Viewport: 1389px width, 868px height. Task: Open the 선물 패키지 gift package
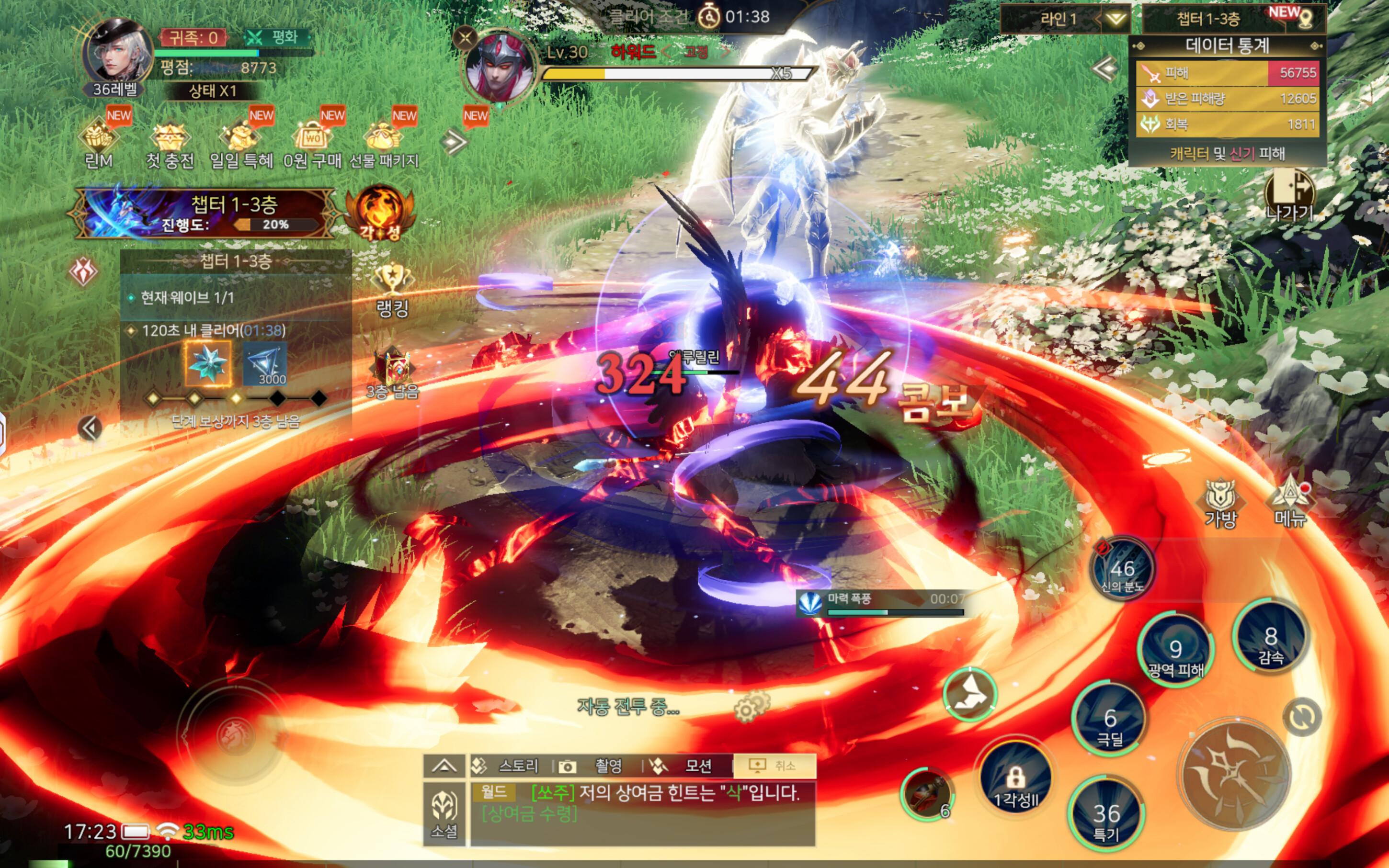tap(384, 144)
